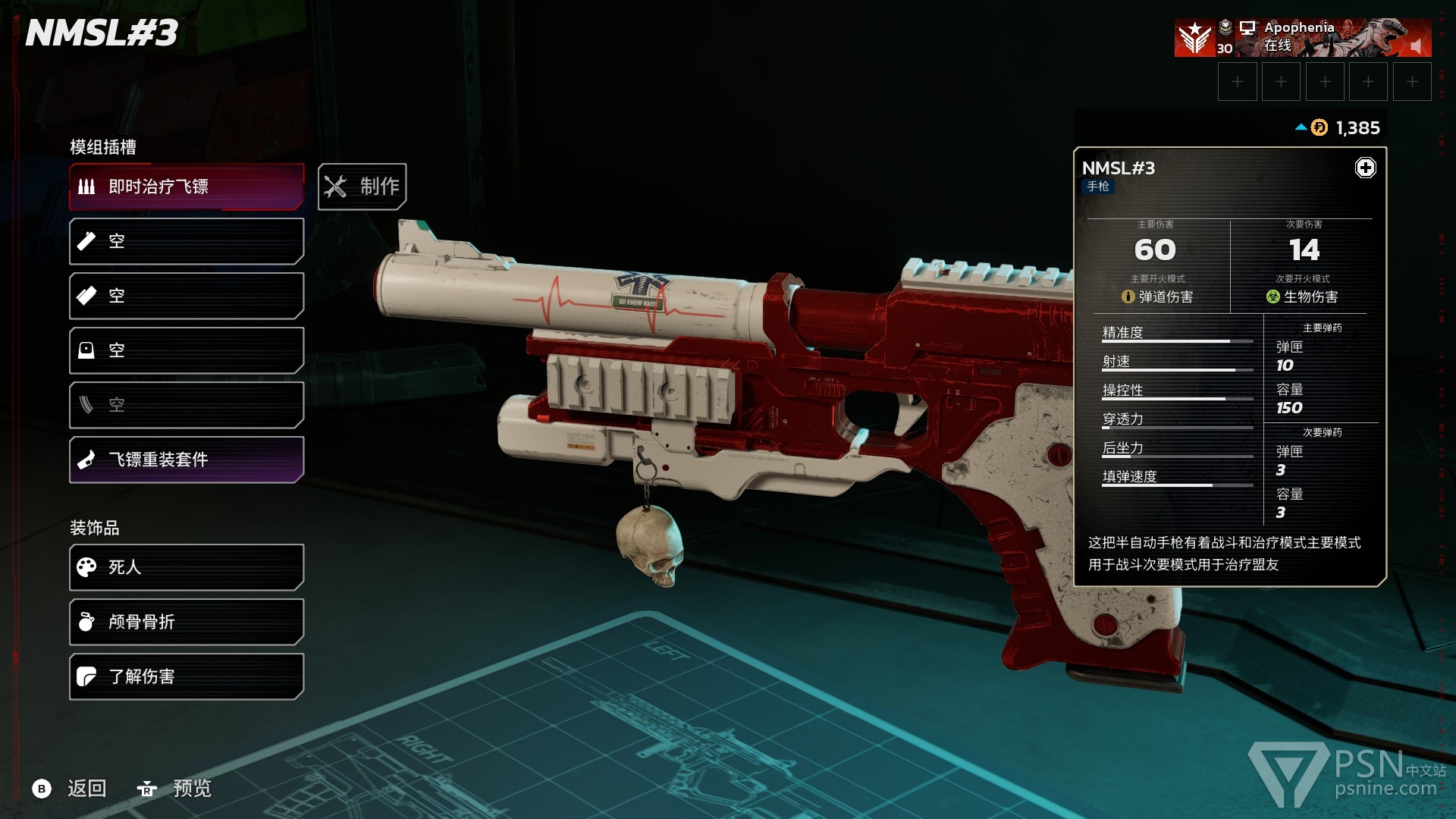The height and width of the screenshot is (819, 1456).
Task: Open the 颅骨骨折 charm slot
Action: click(187, 622)
